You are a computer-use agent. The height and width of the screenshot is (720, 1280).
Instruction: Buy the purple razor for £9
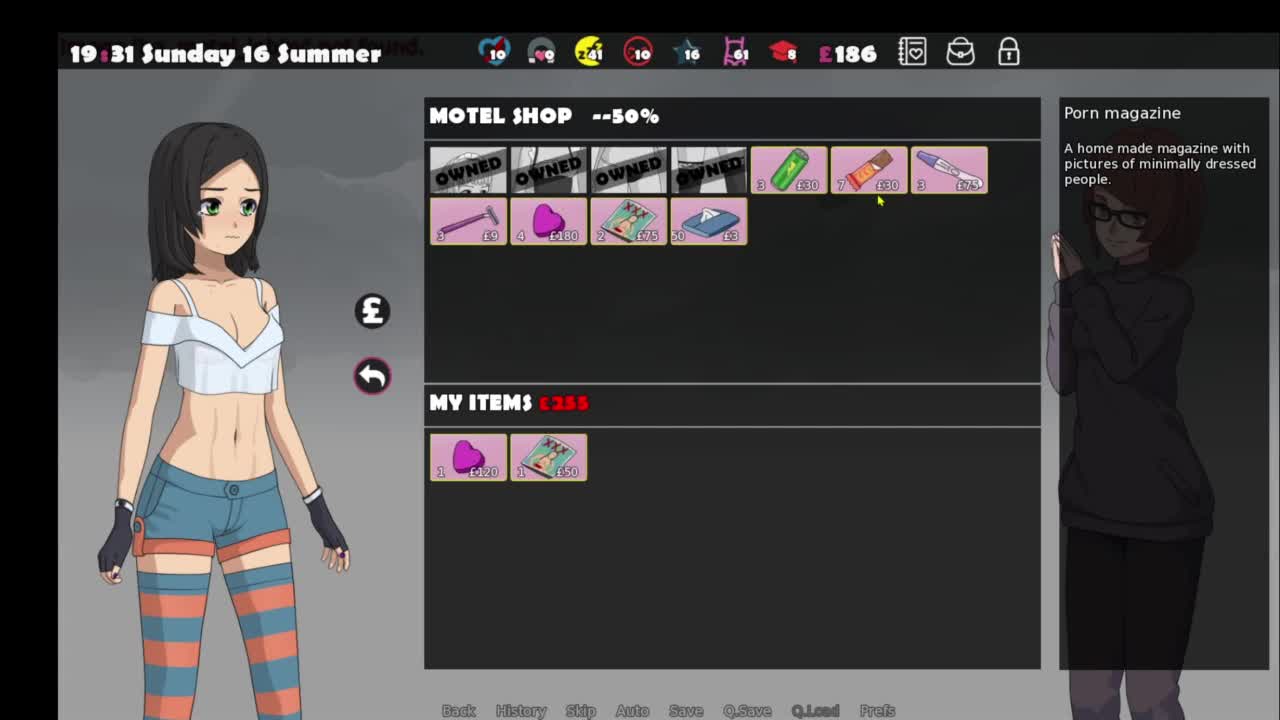(468, 221)
